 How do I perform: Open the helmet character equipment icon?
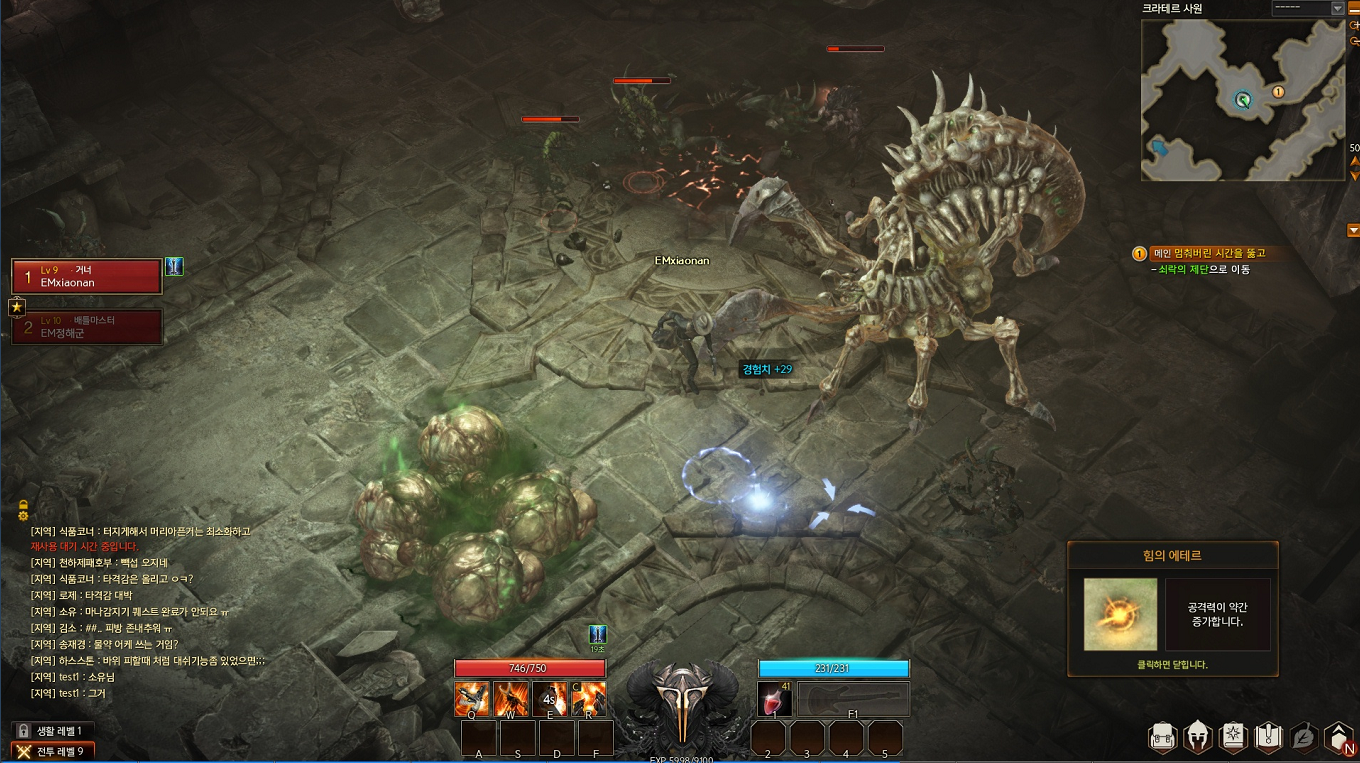pyautogui.click(x=1198, y=739)
